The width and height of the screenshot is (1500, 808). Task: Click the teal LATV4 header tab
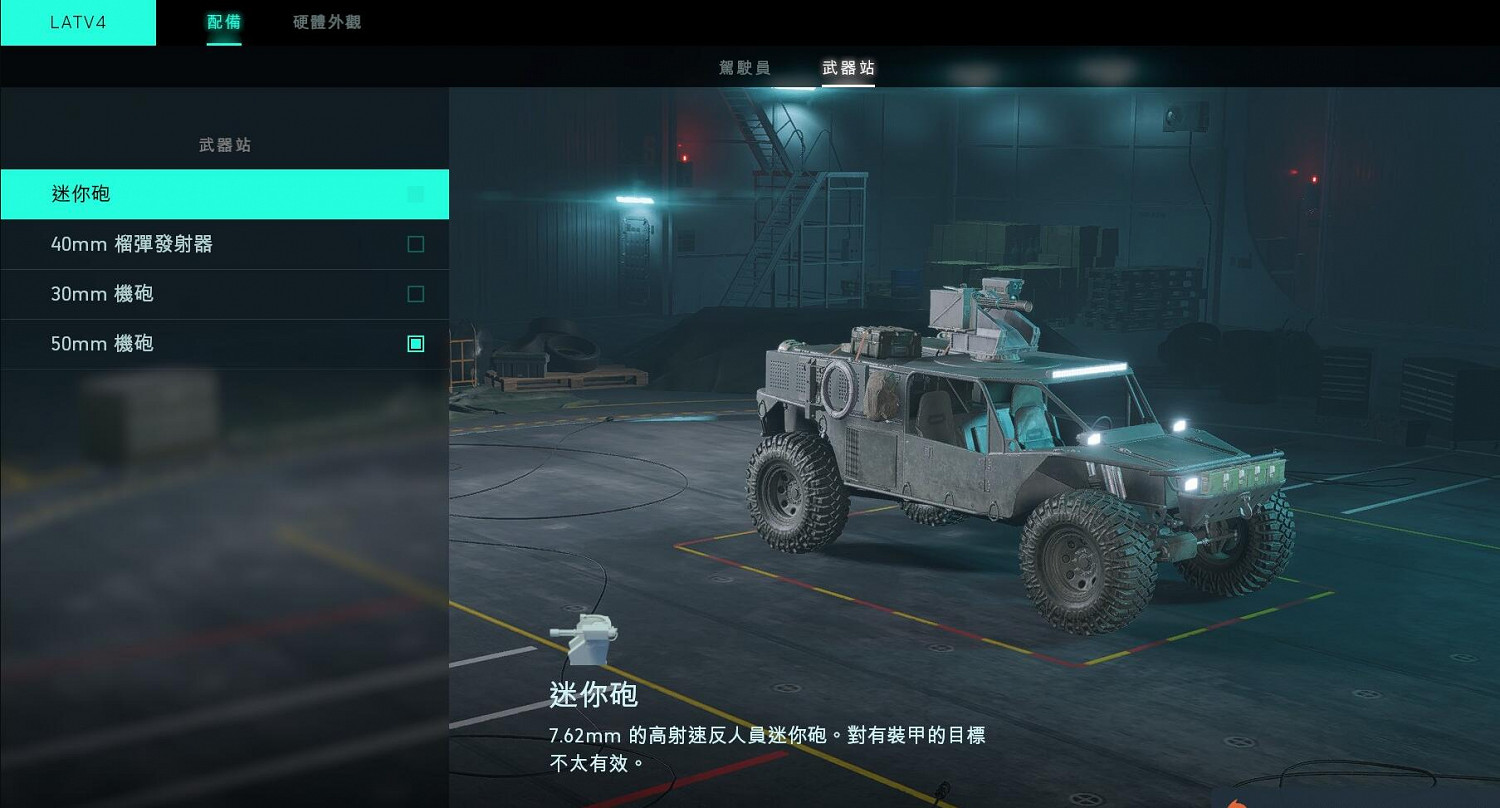78,22
